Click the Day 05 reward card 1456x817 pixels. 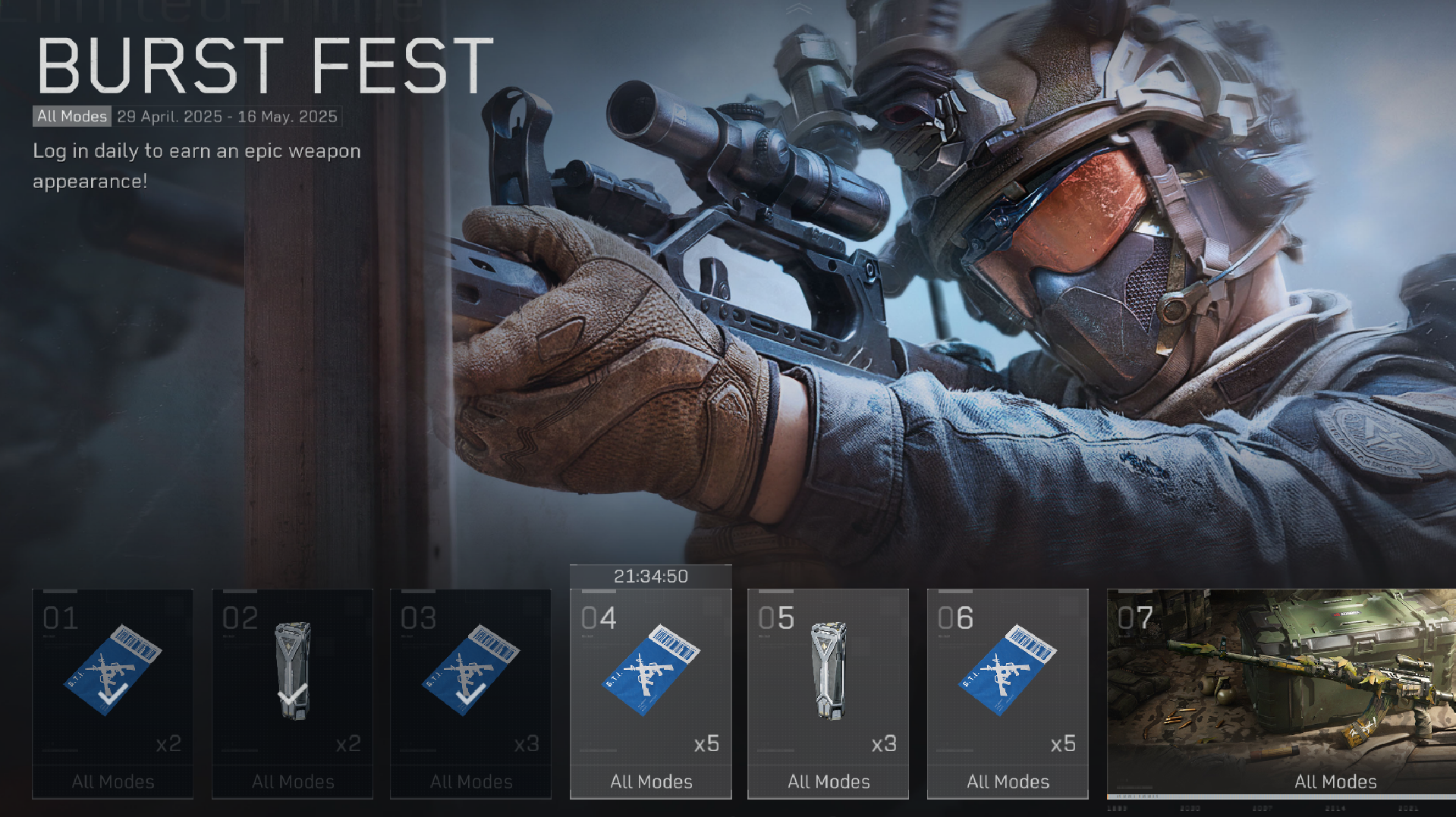tap(829, 692)
